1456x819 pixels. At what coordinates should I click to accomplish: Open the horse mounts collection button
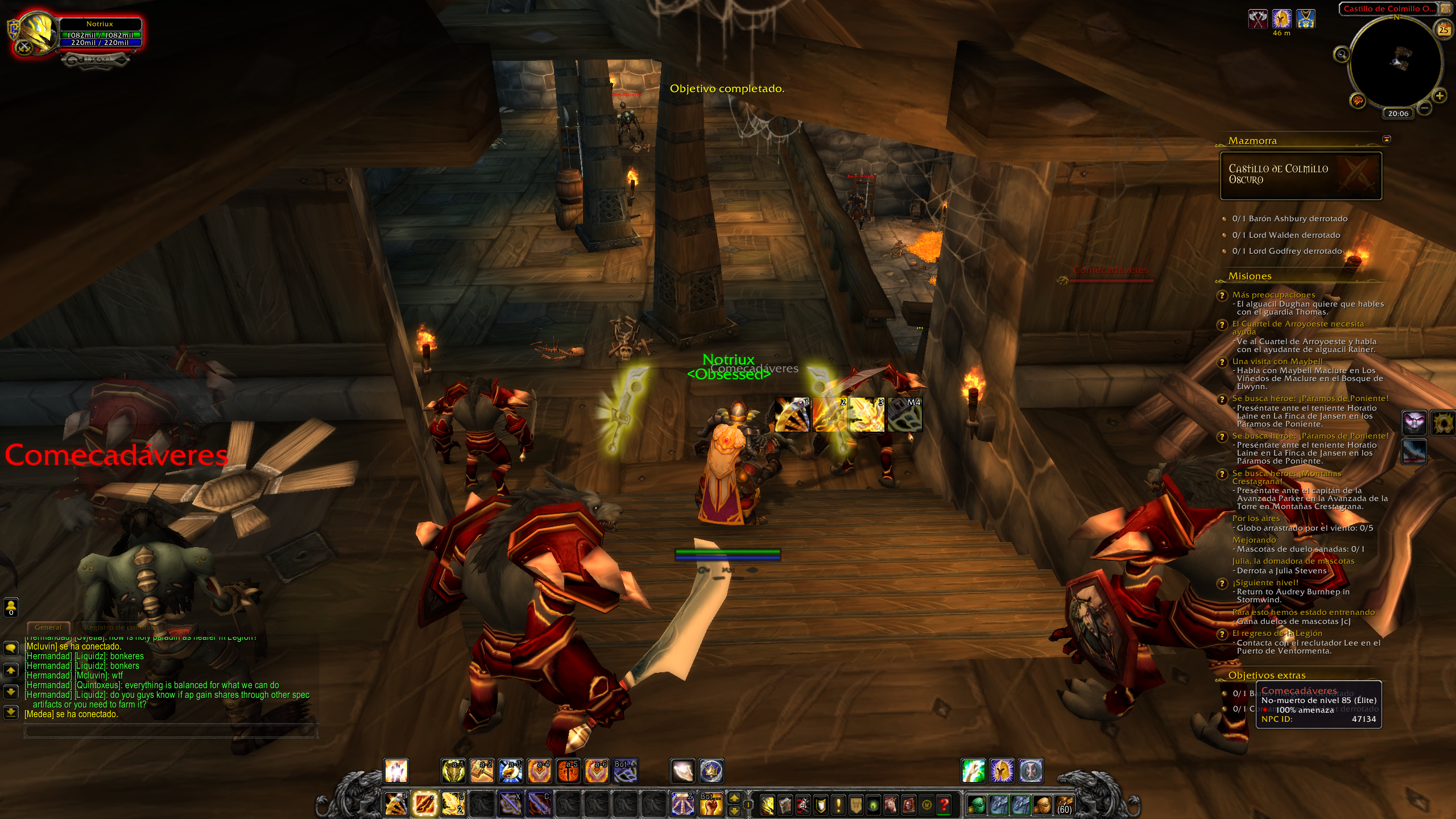(x=890, y=805)
